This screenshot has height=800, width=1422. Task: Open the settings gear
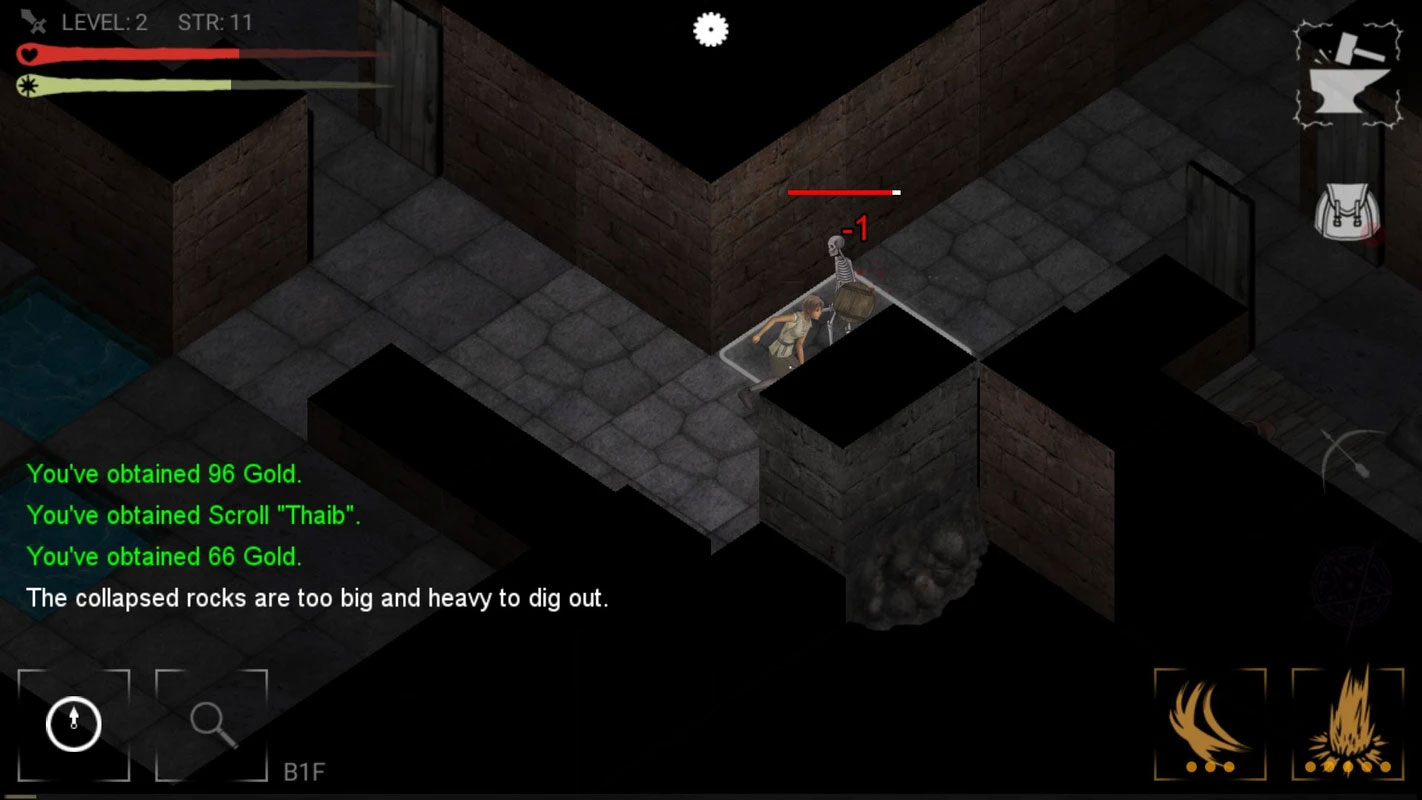tap(710, 30)
